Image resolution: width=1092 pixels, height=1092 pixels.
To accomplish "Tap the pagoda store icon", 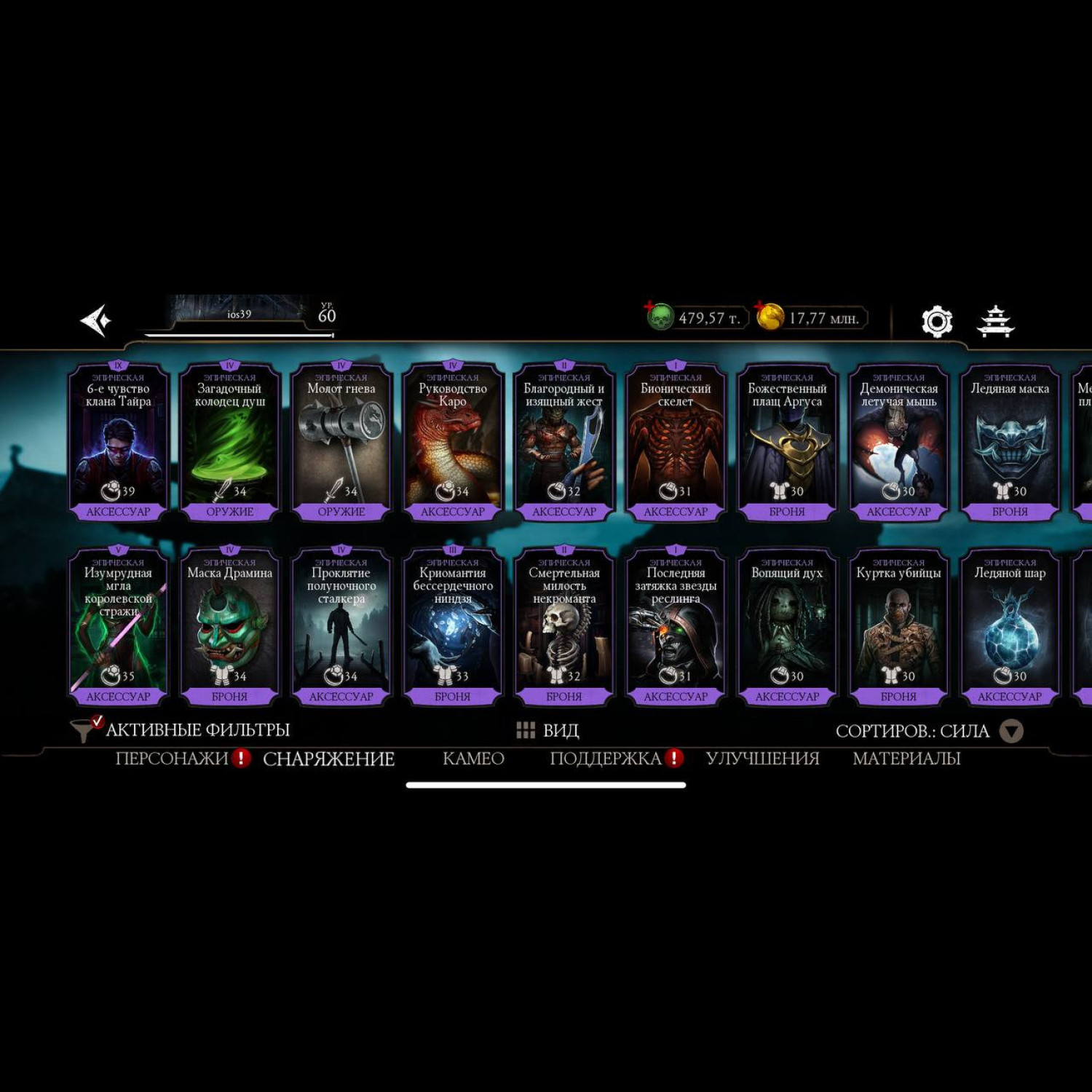I will click(995, 321).
